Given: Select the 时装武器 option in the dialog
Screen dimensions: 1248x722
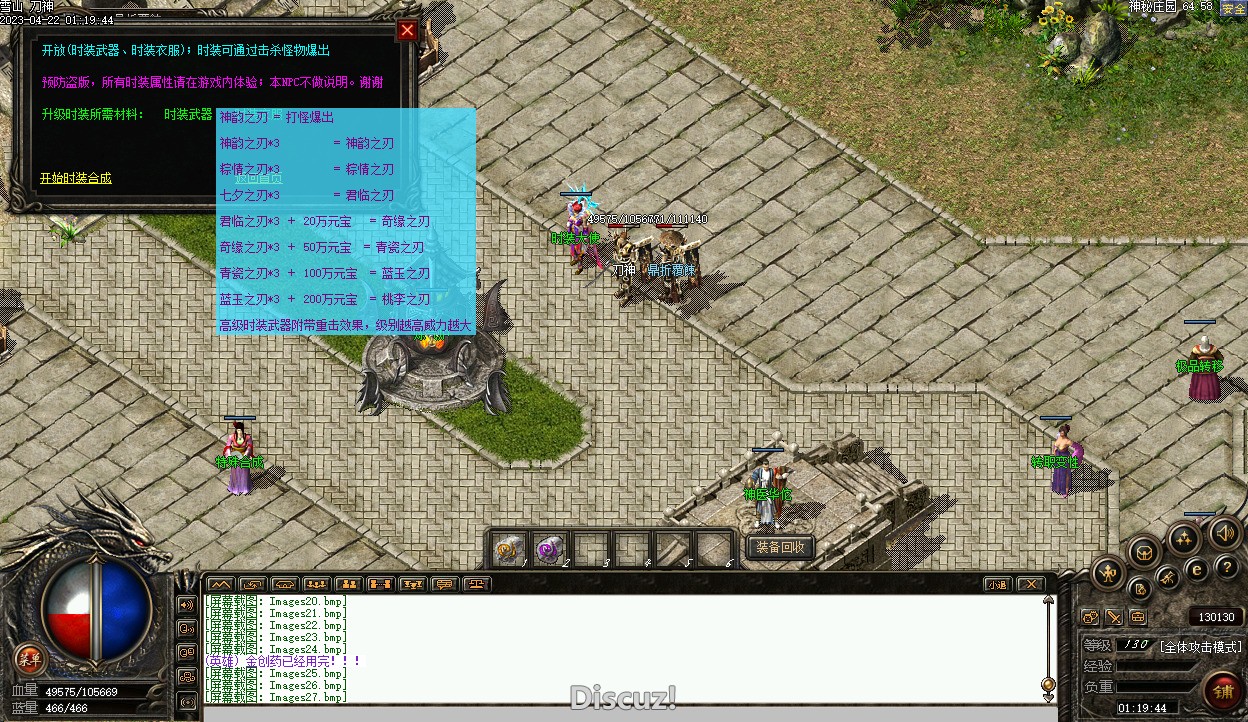Looking at the screenshot, I should (x=188, y=114).
